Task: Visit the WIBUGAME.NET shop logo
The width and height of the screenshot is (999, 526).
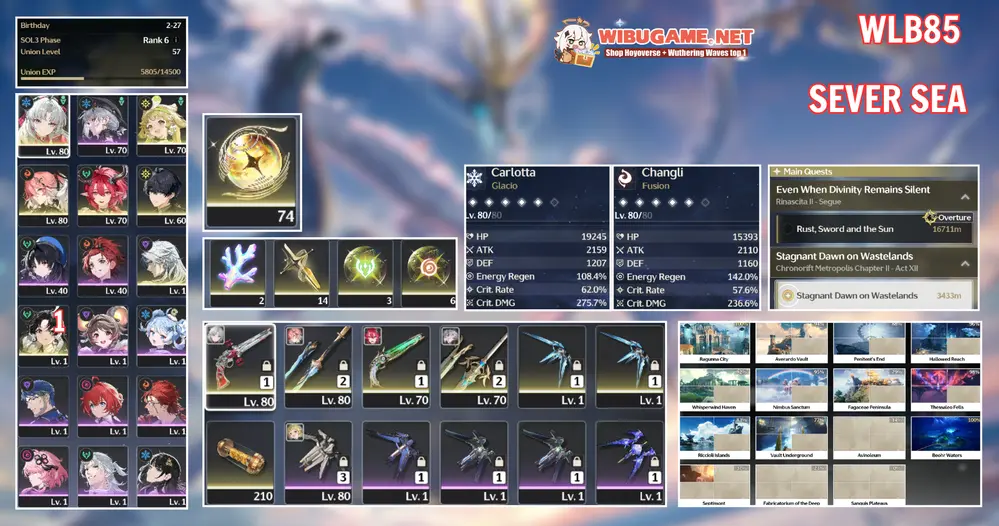Action: [x=656, y=40]
